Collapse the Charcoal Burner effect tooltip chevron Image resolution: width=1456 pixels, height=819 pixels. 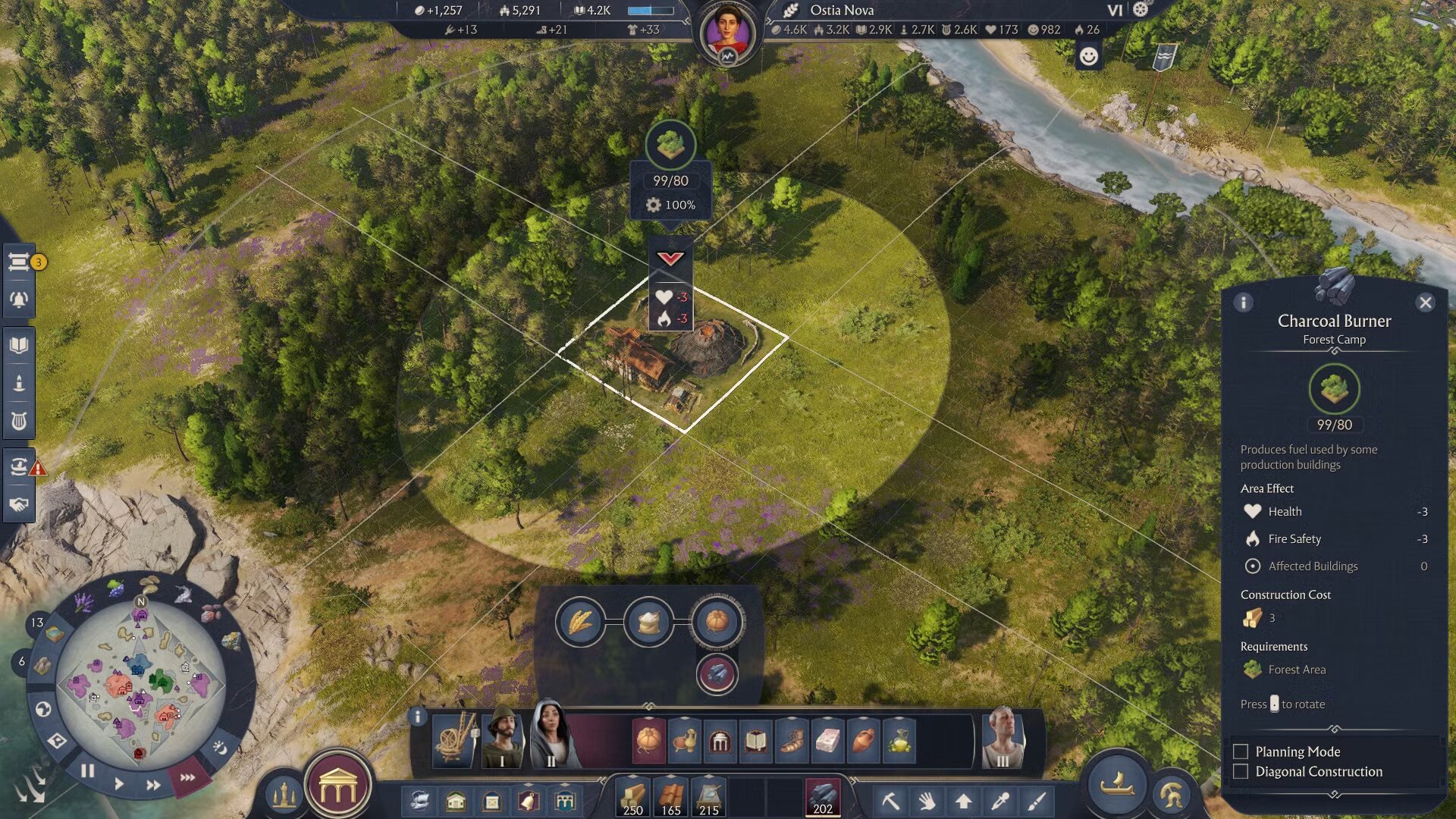669,259
